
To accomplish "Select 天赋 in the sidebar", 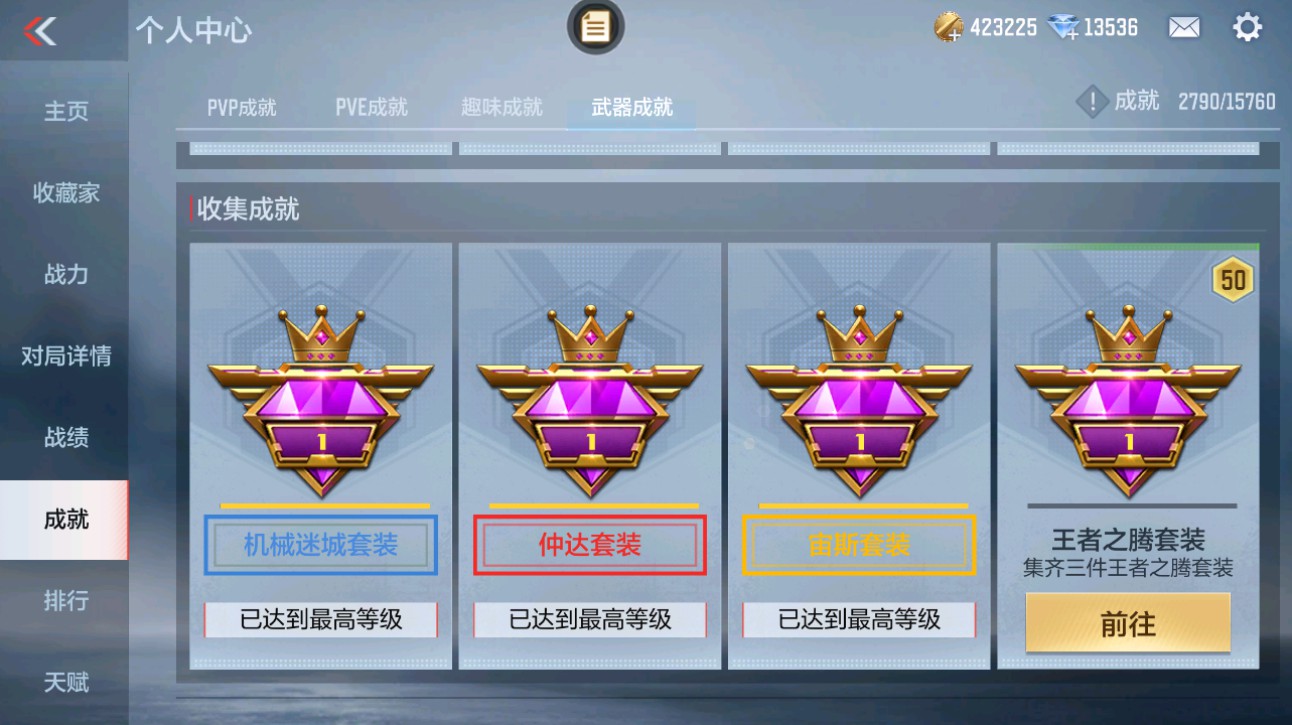I will [64, 682].
